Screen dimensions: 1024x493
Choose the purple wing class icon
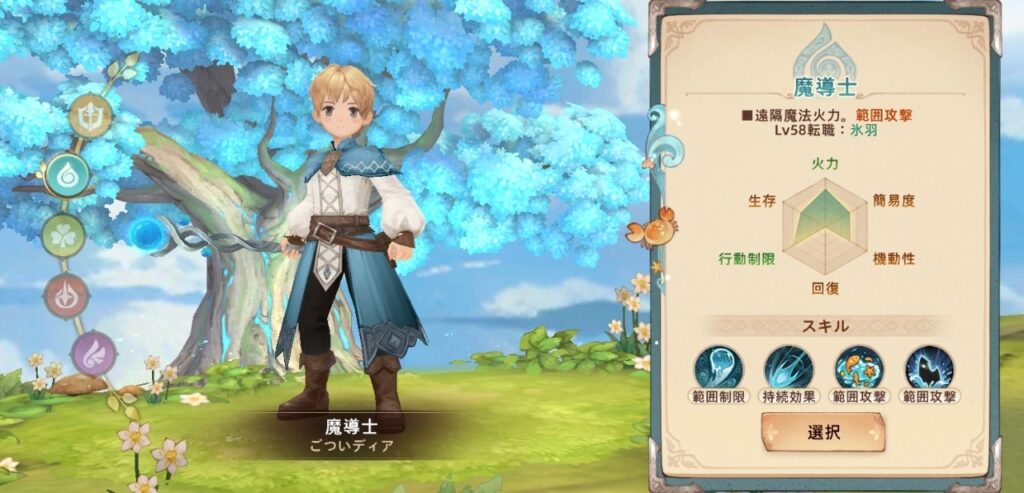pos(94,353)
